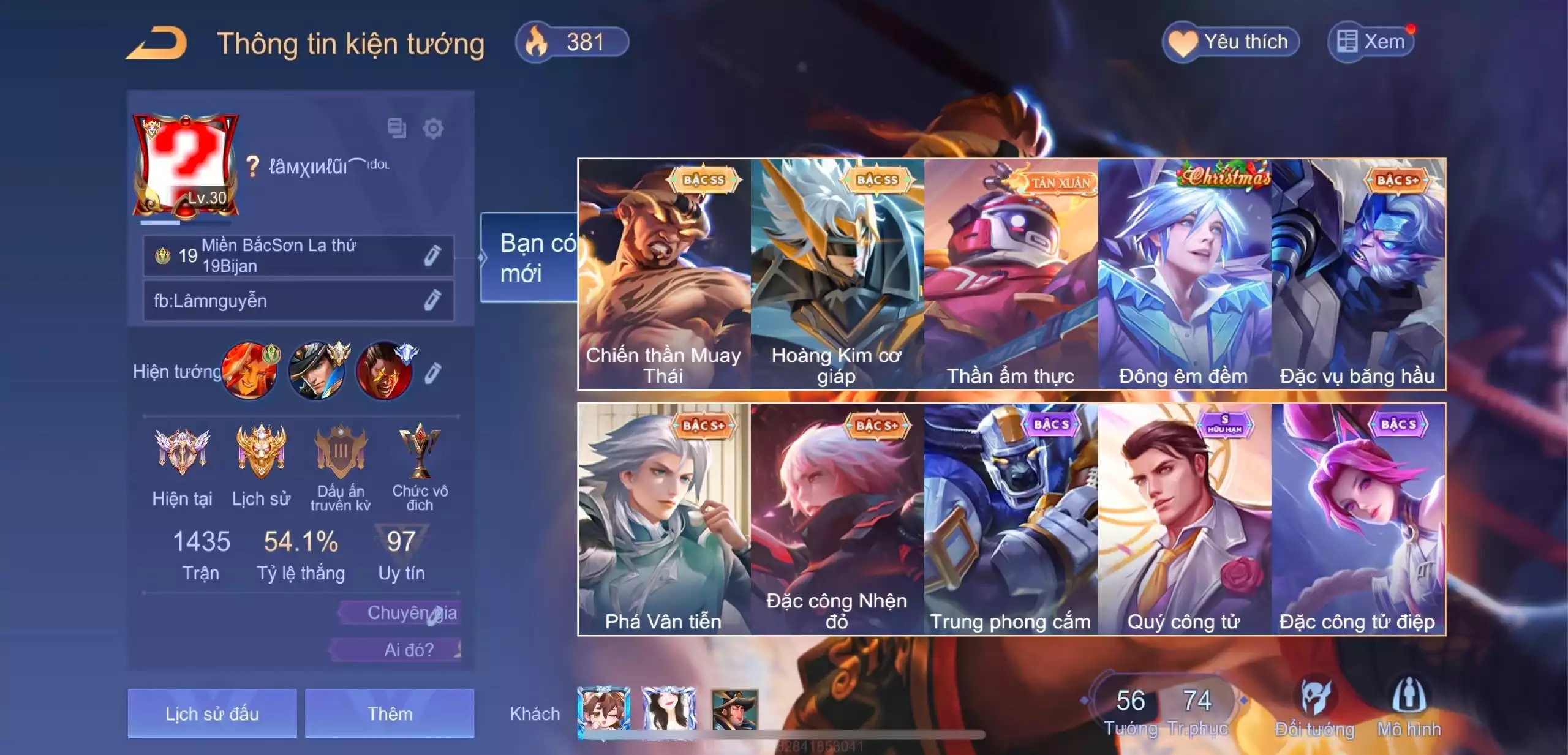The image size is (1568, 755).
Task: Open Lịch sử đấu match history
Action: 212,713
